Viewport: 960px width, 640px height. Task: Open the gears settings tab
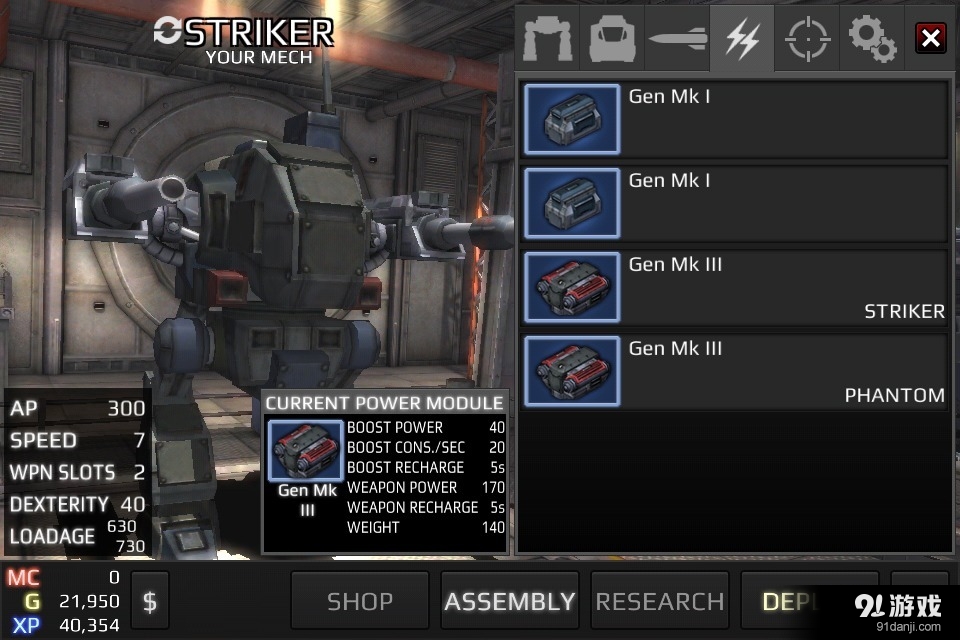[872, 39]
